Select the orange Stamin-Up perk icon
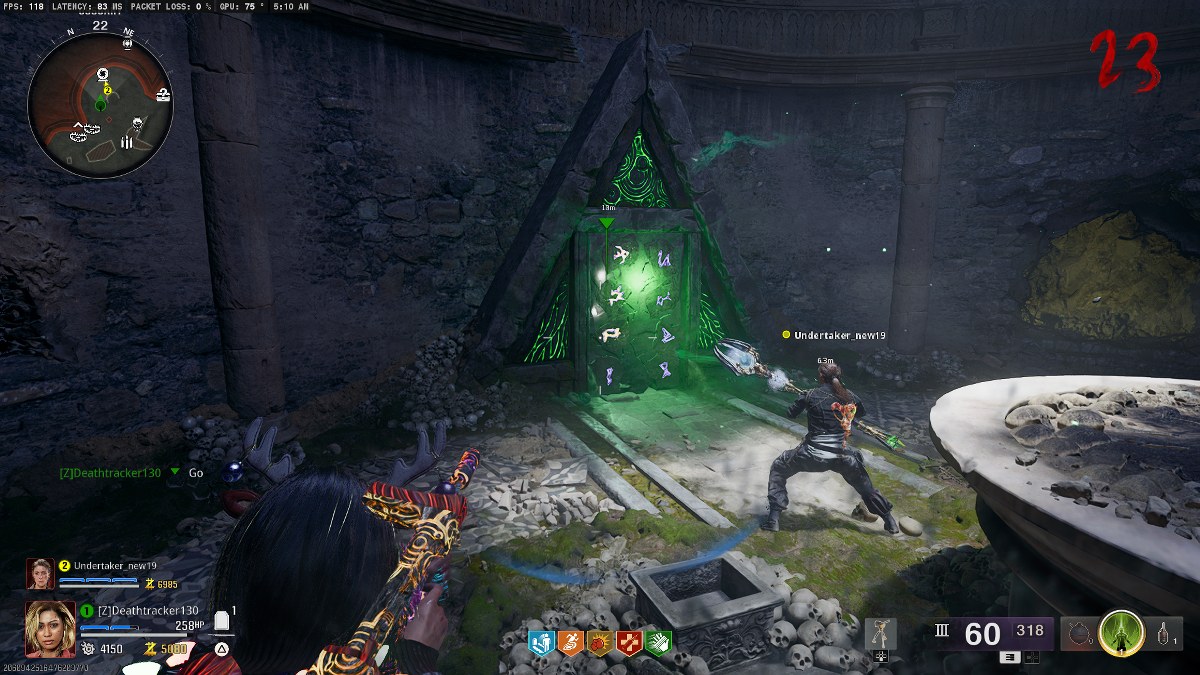This screenshot has height=675, width=1200. (x=570, y=642)
